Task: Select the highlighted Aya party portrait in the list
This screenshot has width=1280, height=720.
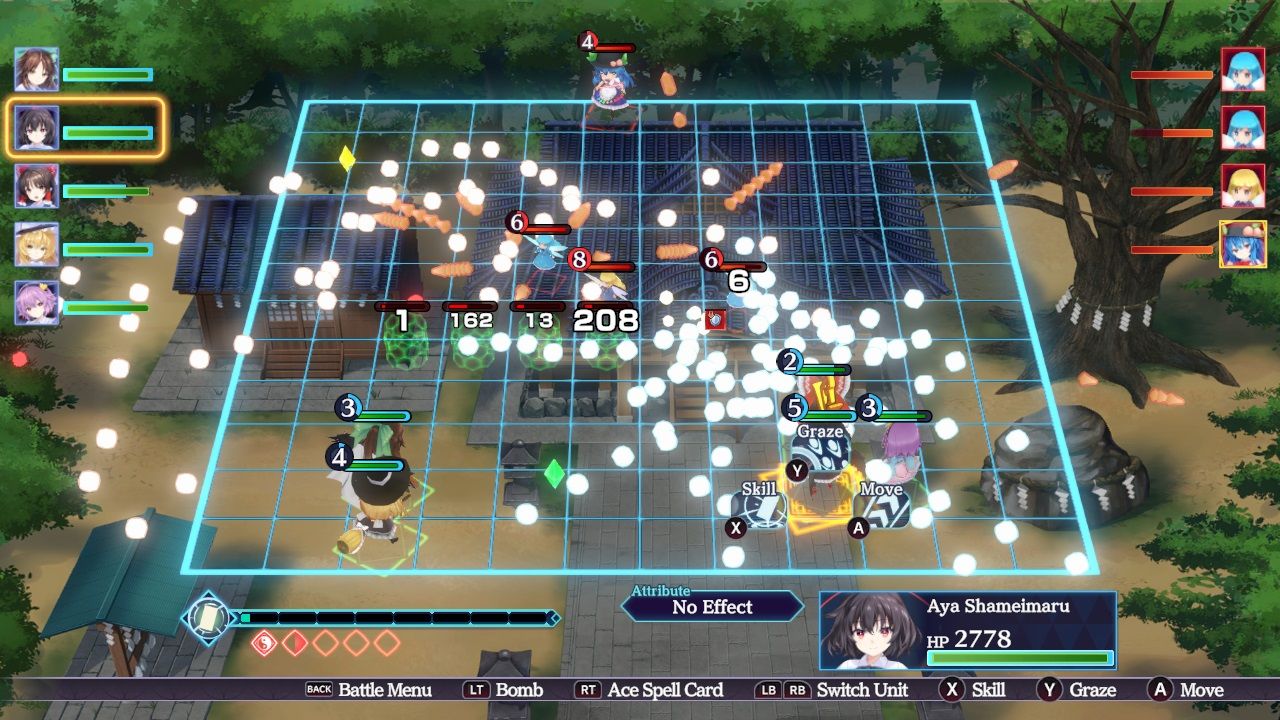Action: point(36,128)
